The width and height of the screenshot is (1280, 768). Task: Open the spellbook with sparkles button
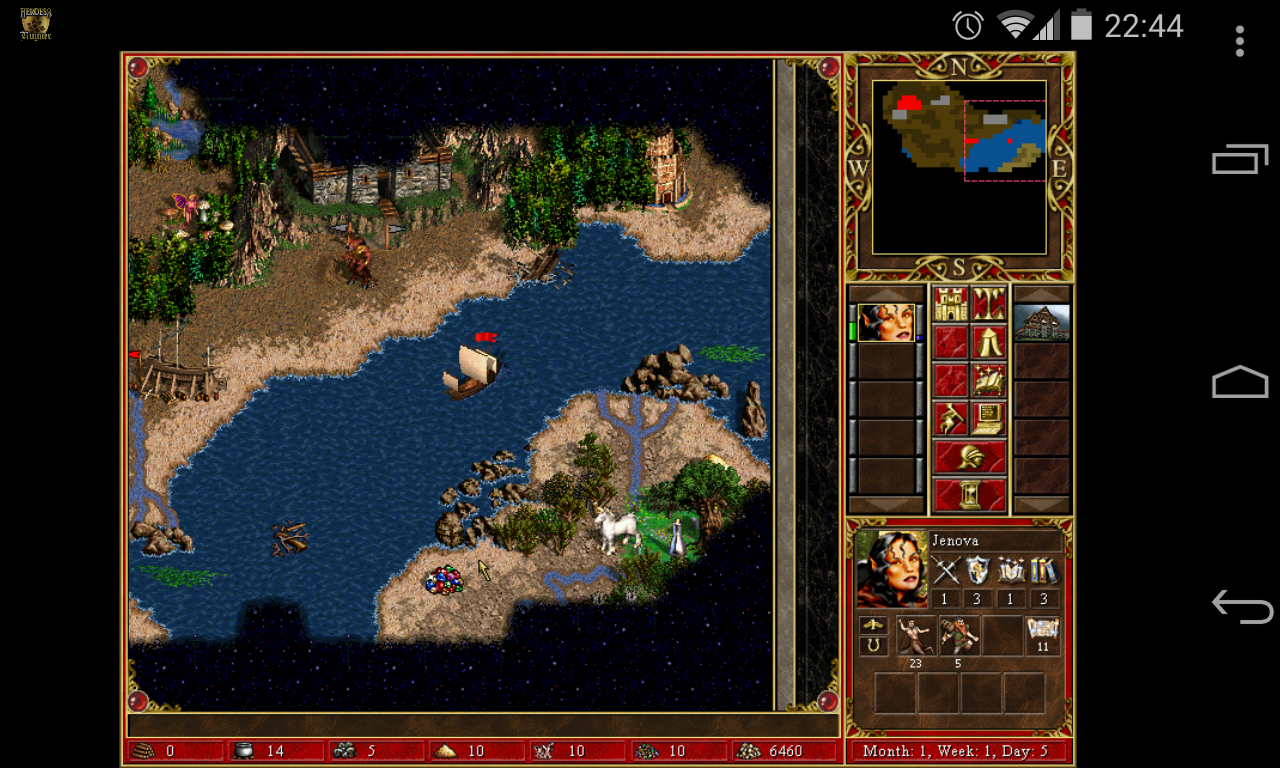(989, 380)
